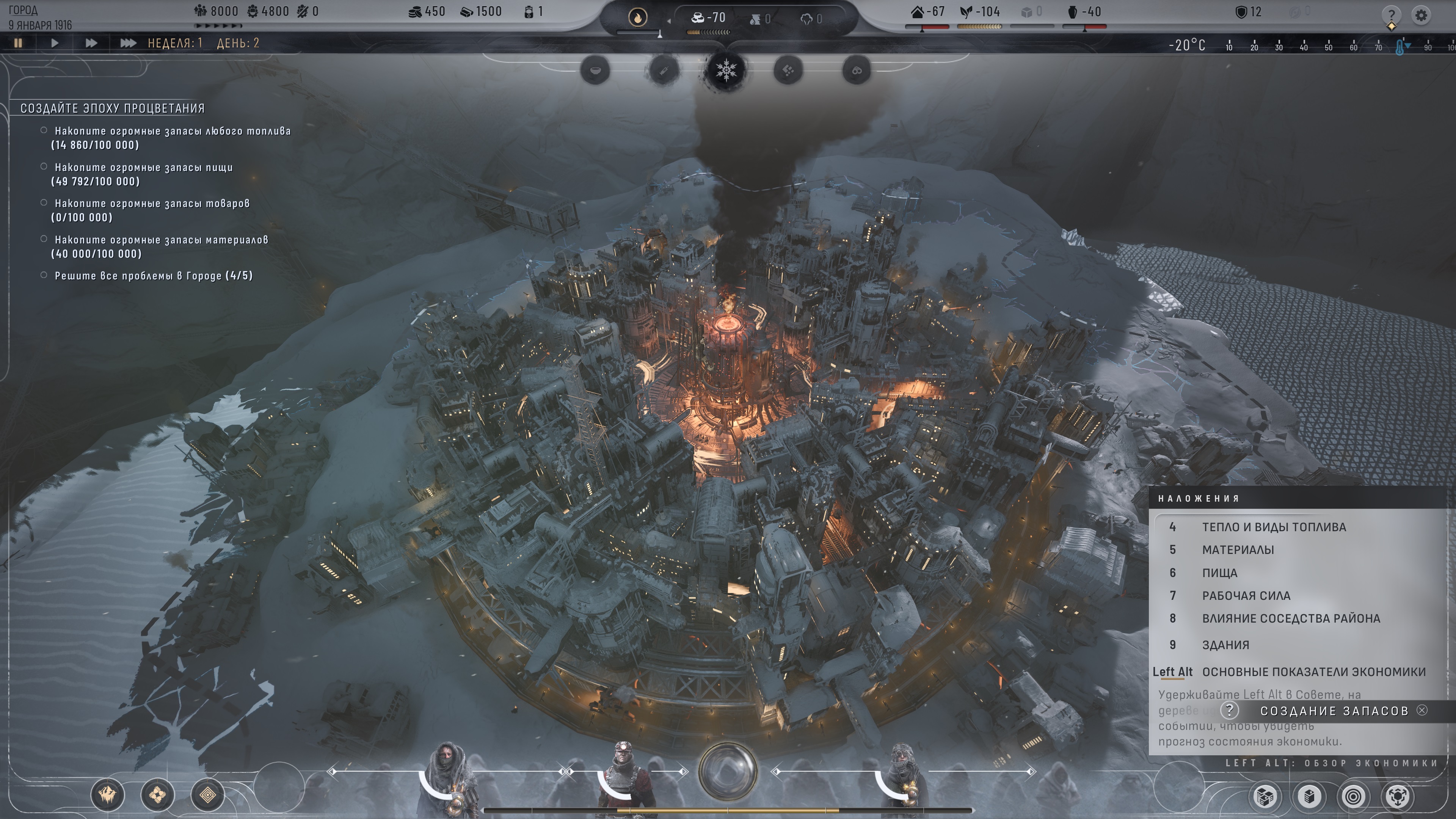The image size is (1456, 819).
Task: Select the fastest triple-arrow game speed
Action: pyautogui.click(x=128, y=43)
